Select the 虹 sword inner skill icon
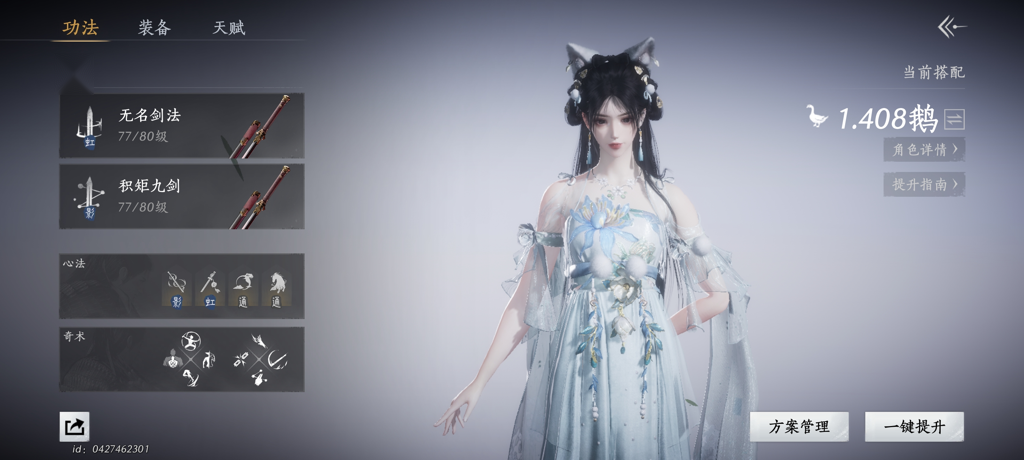This screenshot has height=460, width=1024. click(x=210, y=288)
